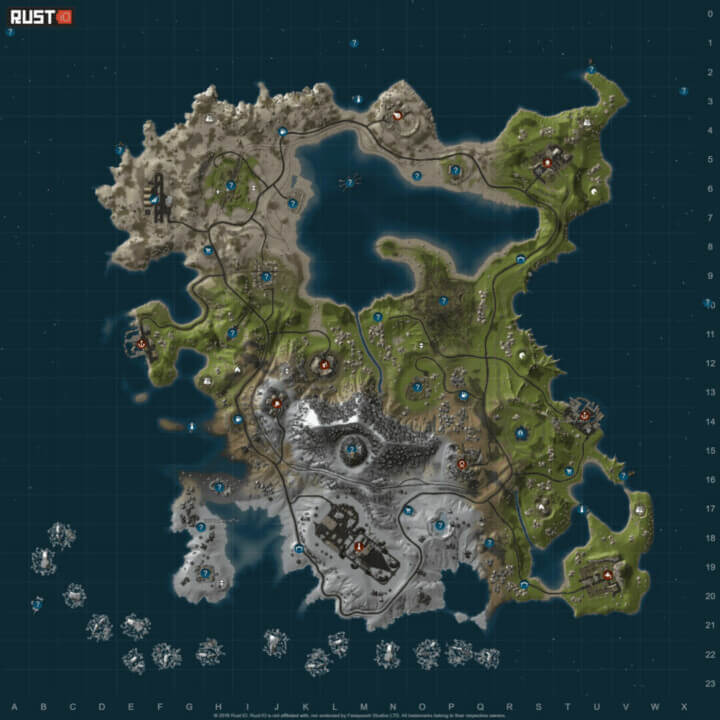Select the red marker at the east coast compound
This screenshot has height=720, width=720.
[x=584, y=414]
